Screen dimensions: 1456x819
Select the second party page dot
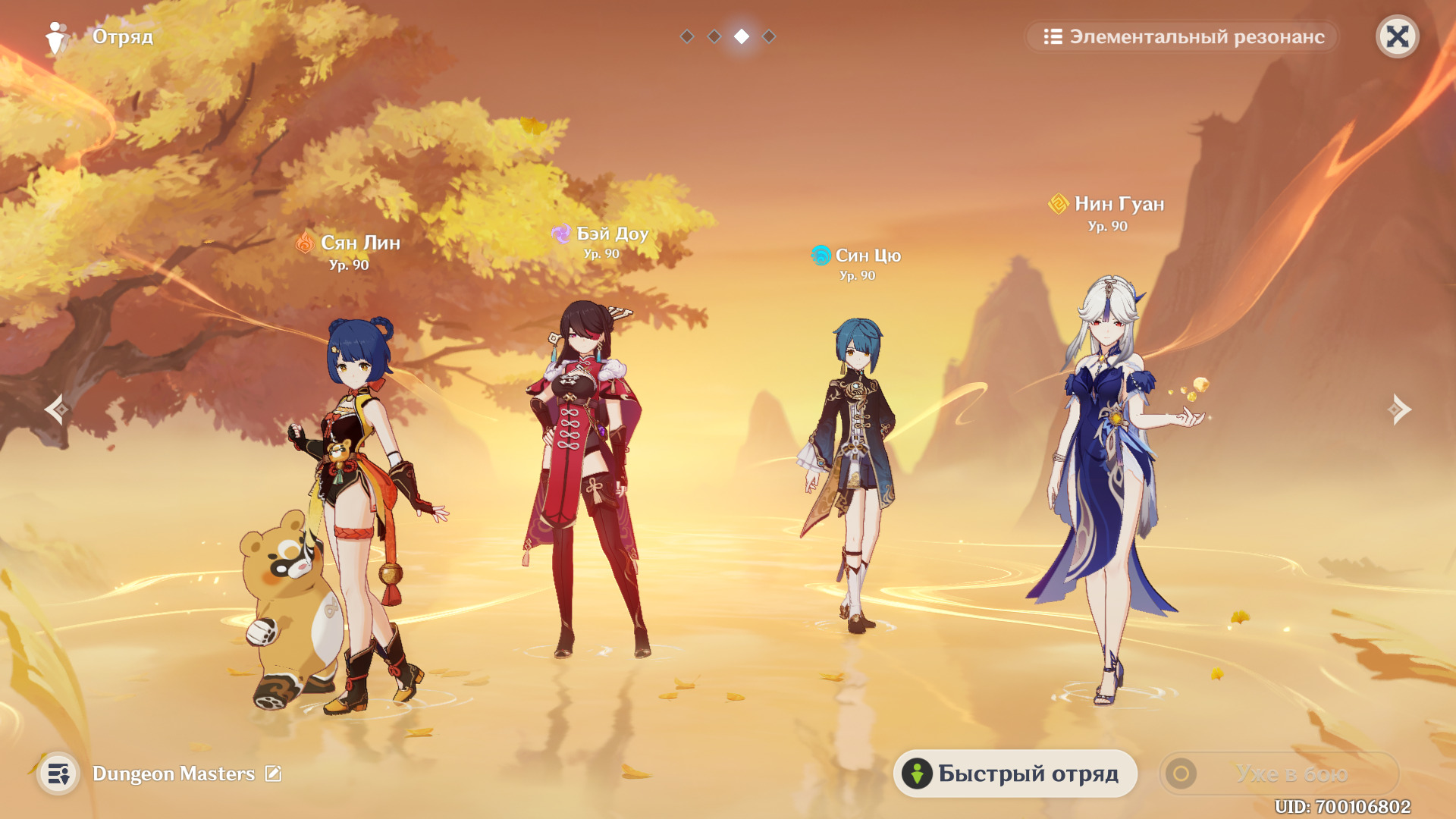(x=714, y=36)
